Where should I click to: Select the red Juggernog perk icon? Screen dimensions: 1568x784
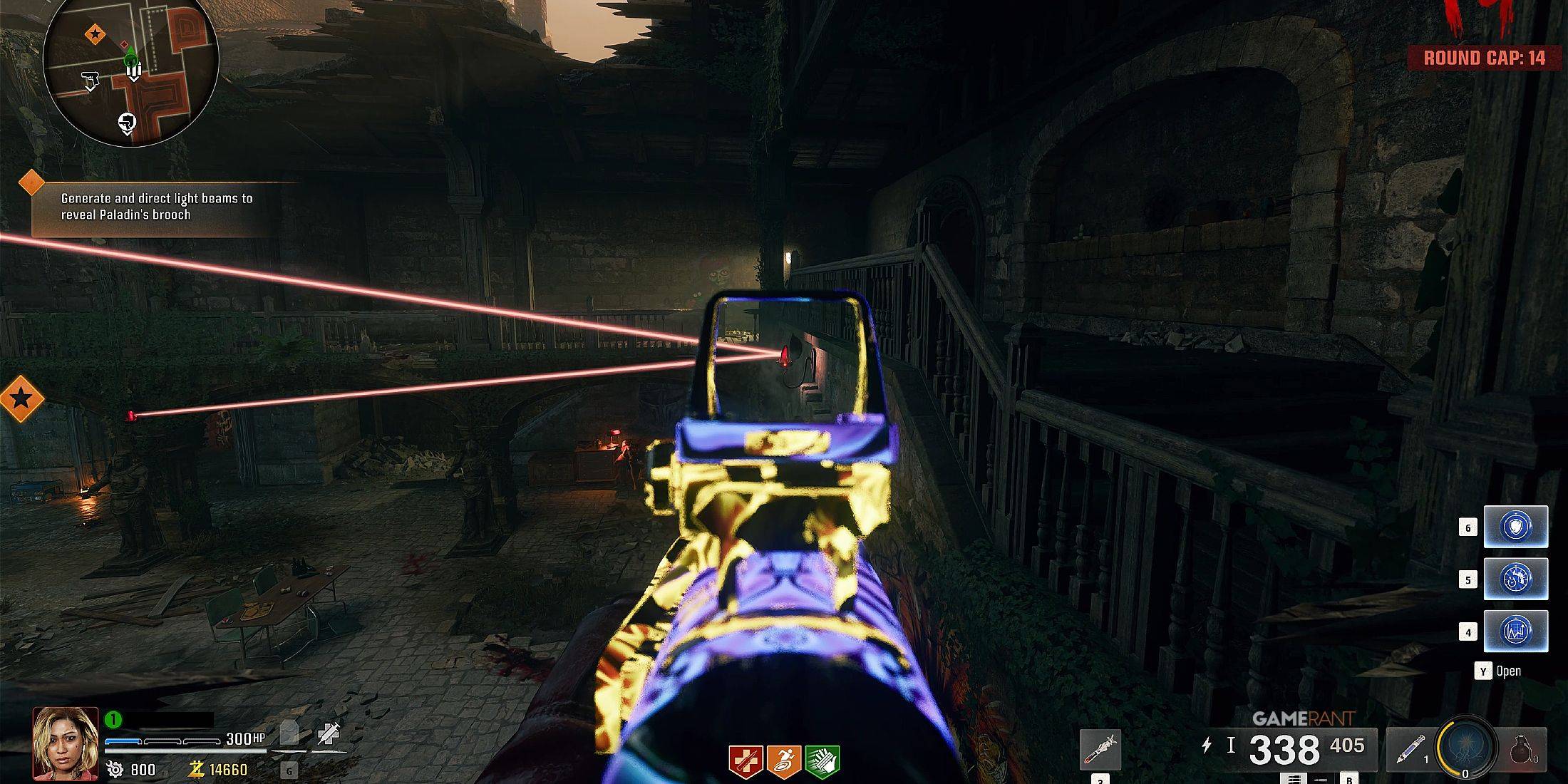pyautogui.click(x=746, y=762)
